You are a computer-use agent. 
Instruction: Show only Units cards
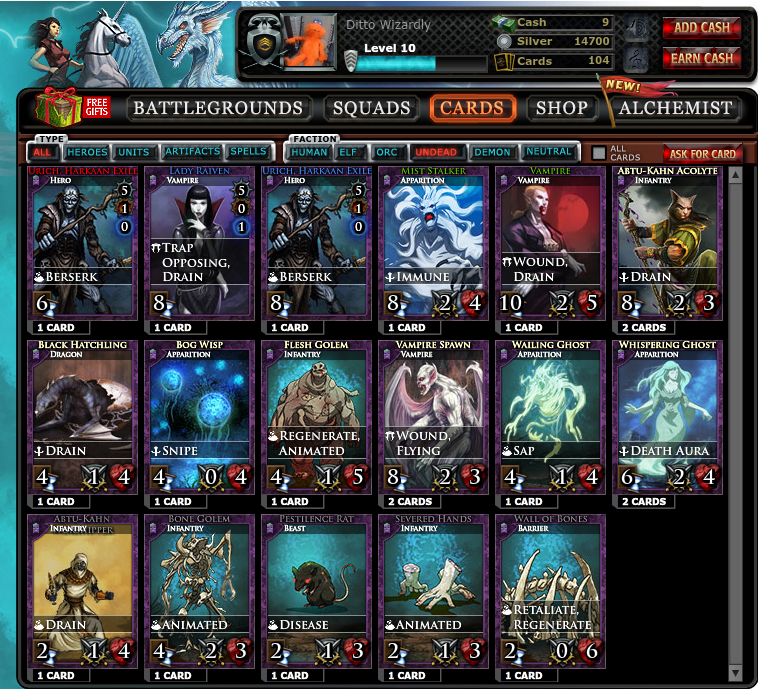coord(134,153)
